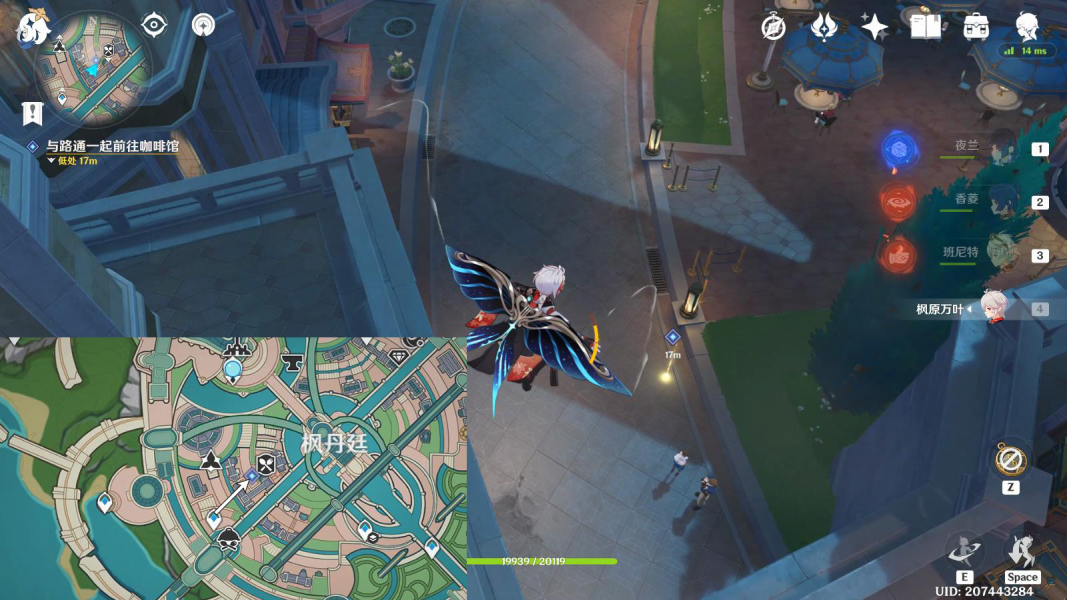The height and width of the screenshot is (600, 1067).
Task: Click the 枫丹廷 label on the inset map
Action: (x=335, y=442)
